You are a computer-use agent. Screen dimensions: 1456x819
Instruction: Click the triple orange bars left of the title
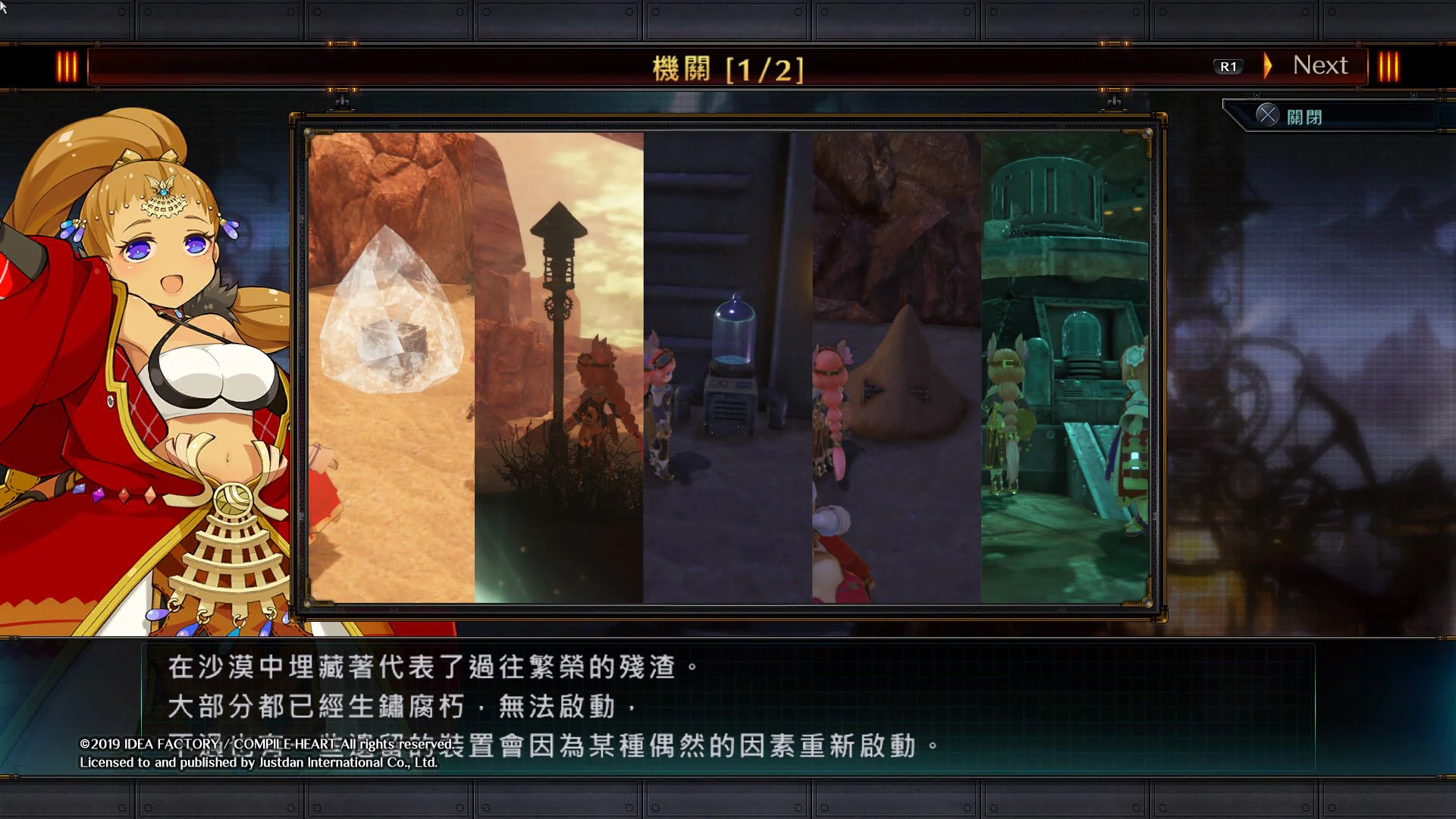click(67, 66)
